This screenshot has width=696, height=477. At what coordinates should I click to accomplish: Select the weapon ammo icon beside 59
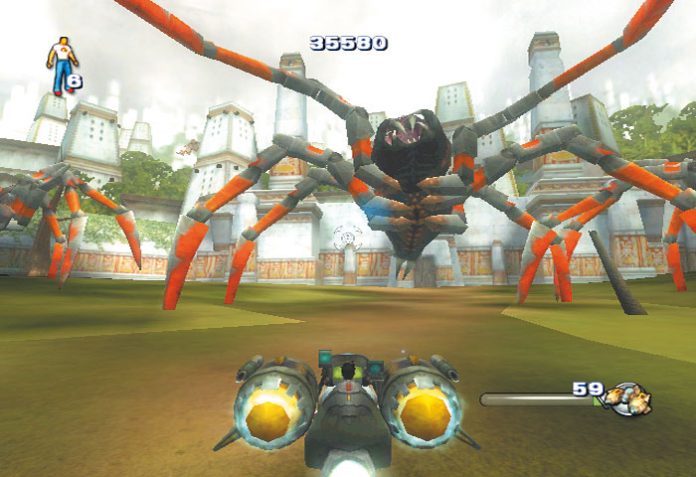(x=629, y=399)
